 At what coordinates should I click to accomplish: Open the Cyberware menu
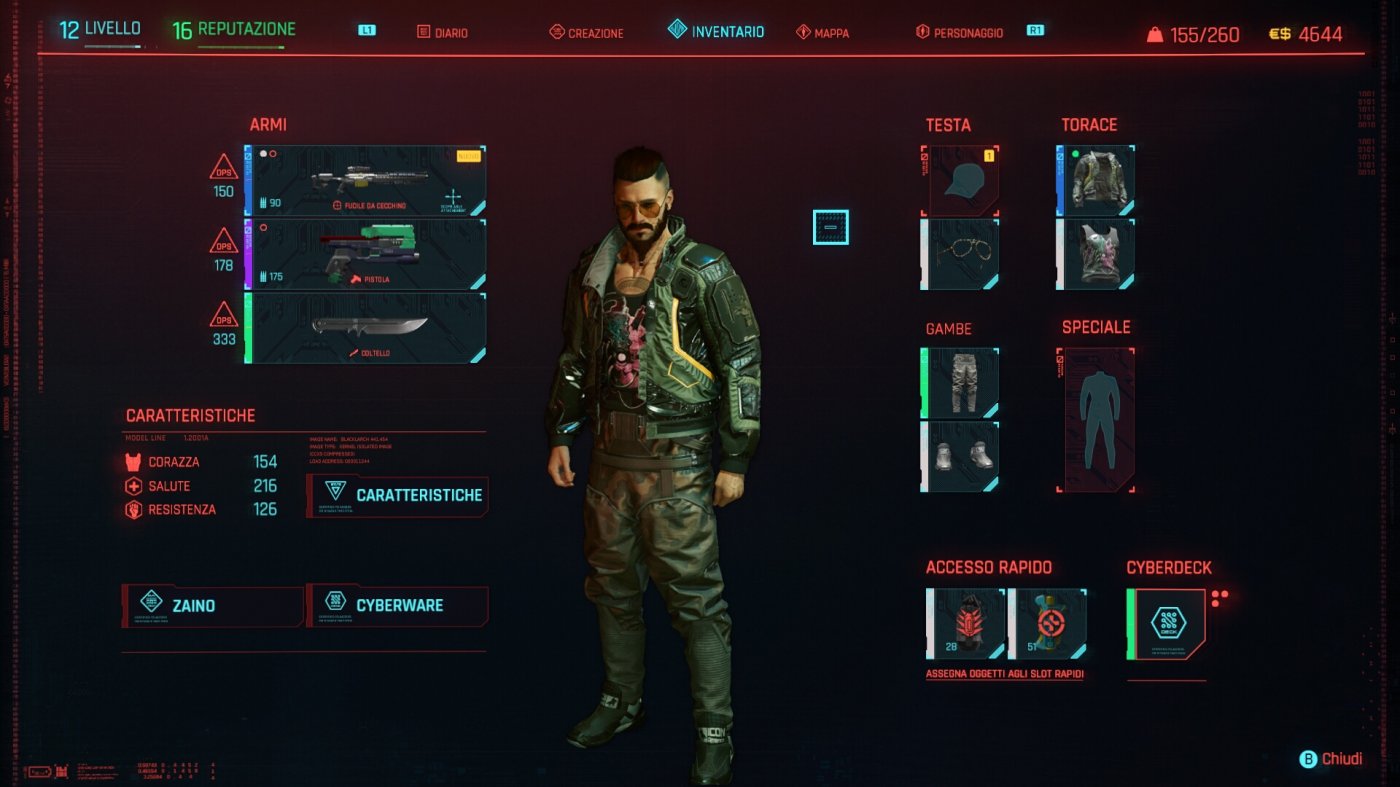(398, 605)
